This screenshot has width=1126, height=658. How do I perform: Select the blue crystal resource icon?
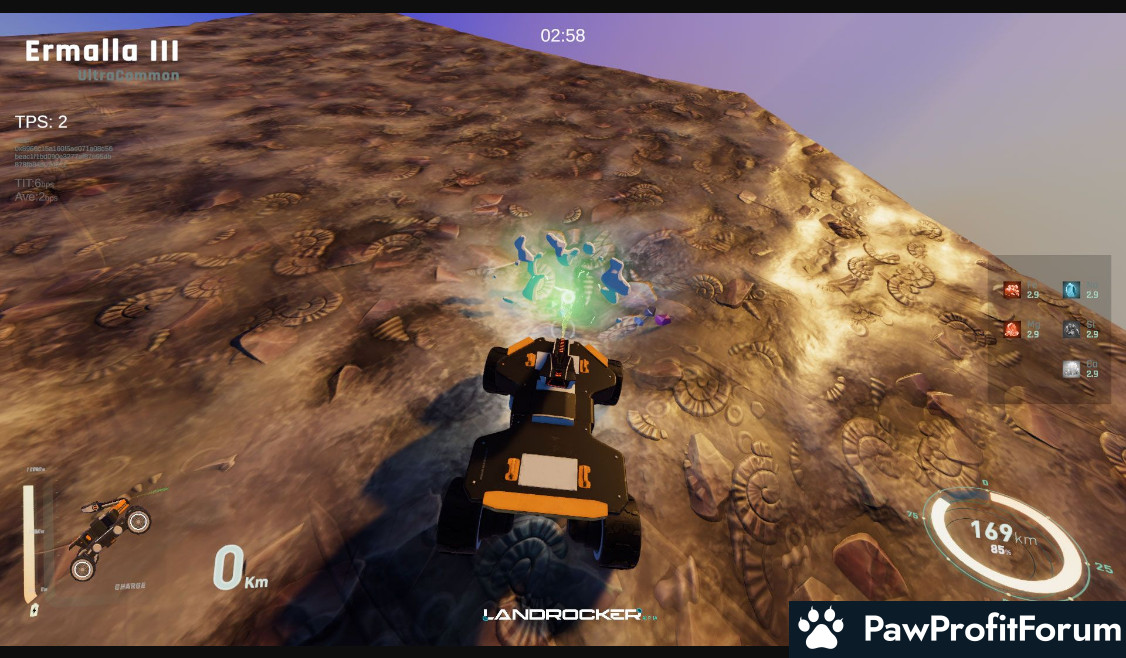[x=1071, y=290]
